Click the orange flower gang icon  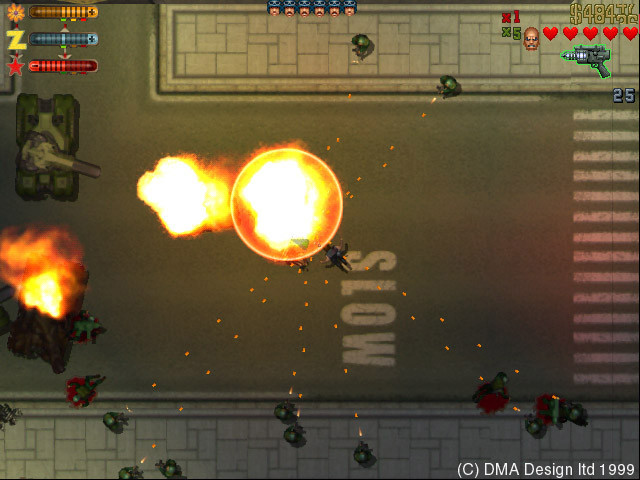point(15,12)
